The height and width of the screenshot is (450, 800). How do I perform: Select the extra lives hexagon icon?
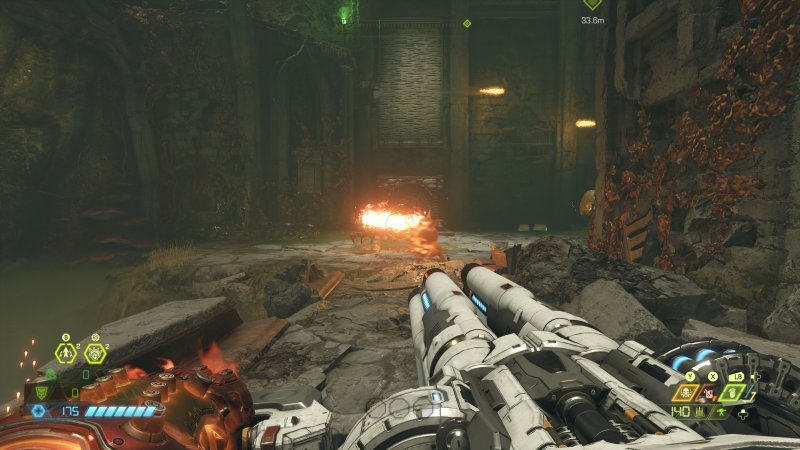(66, 353)
